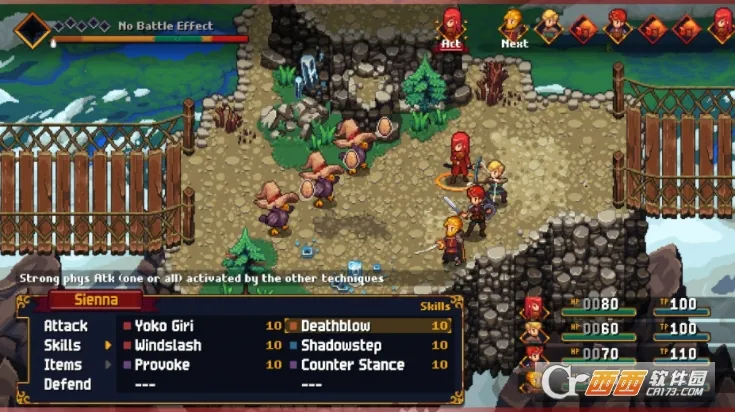Use the Yoko Giri skill
735x412 pixels.
click(x=163, y=326)
